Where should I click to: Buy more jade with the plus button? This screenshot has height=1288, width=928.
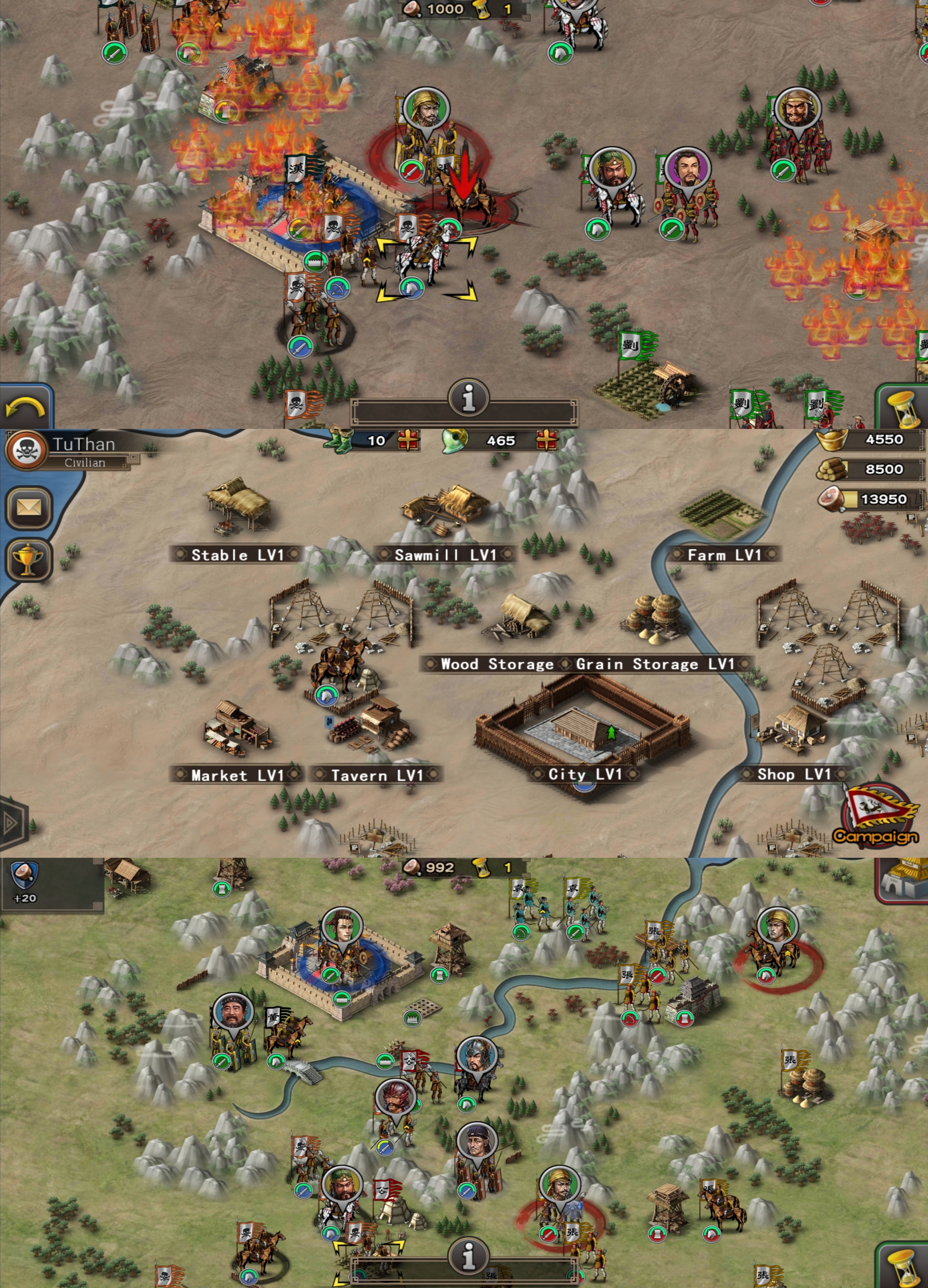(x=547, y=440)
